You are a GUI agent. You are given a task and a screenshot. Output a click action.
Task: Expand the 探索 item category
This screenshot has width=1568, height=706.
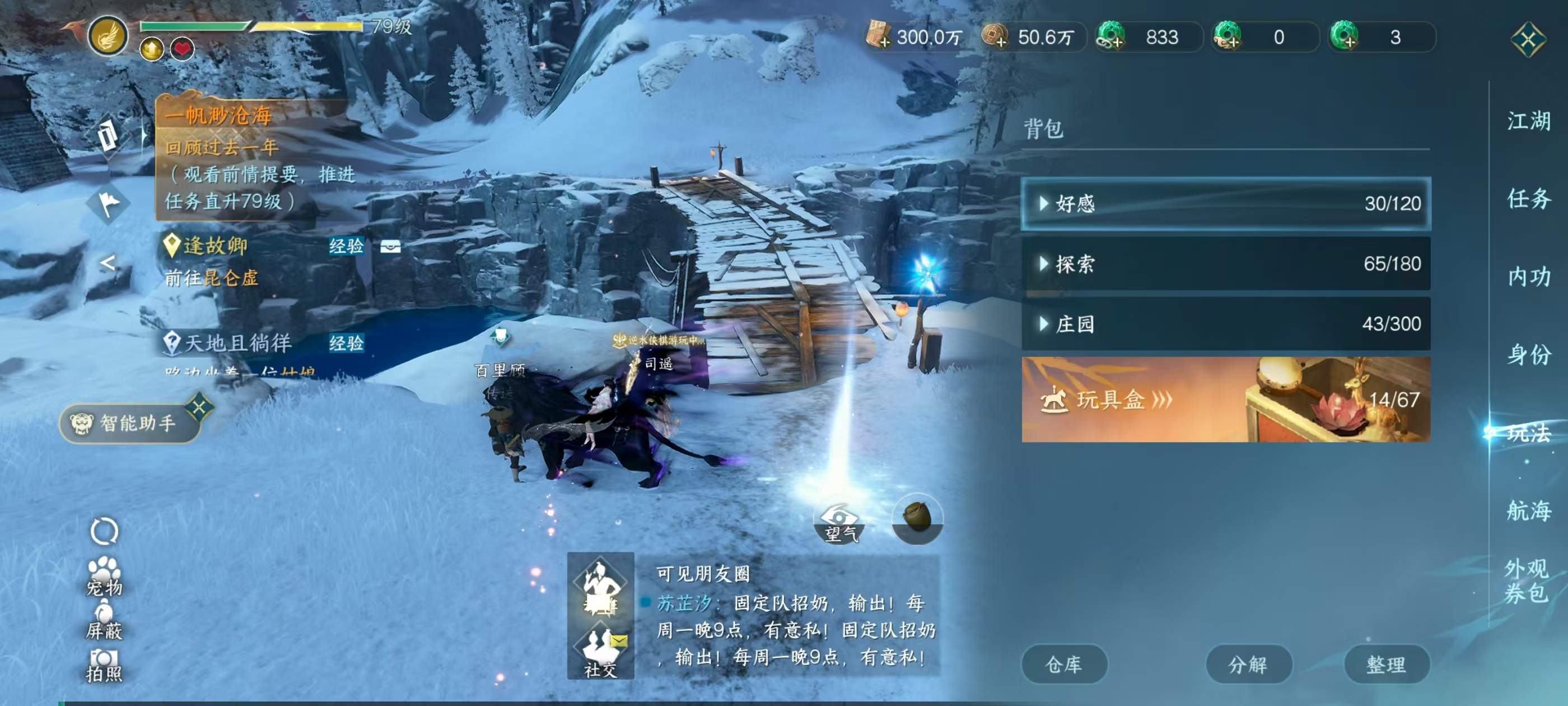coord(1224,266)
